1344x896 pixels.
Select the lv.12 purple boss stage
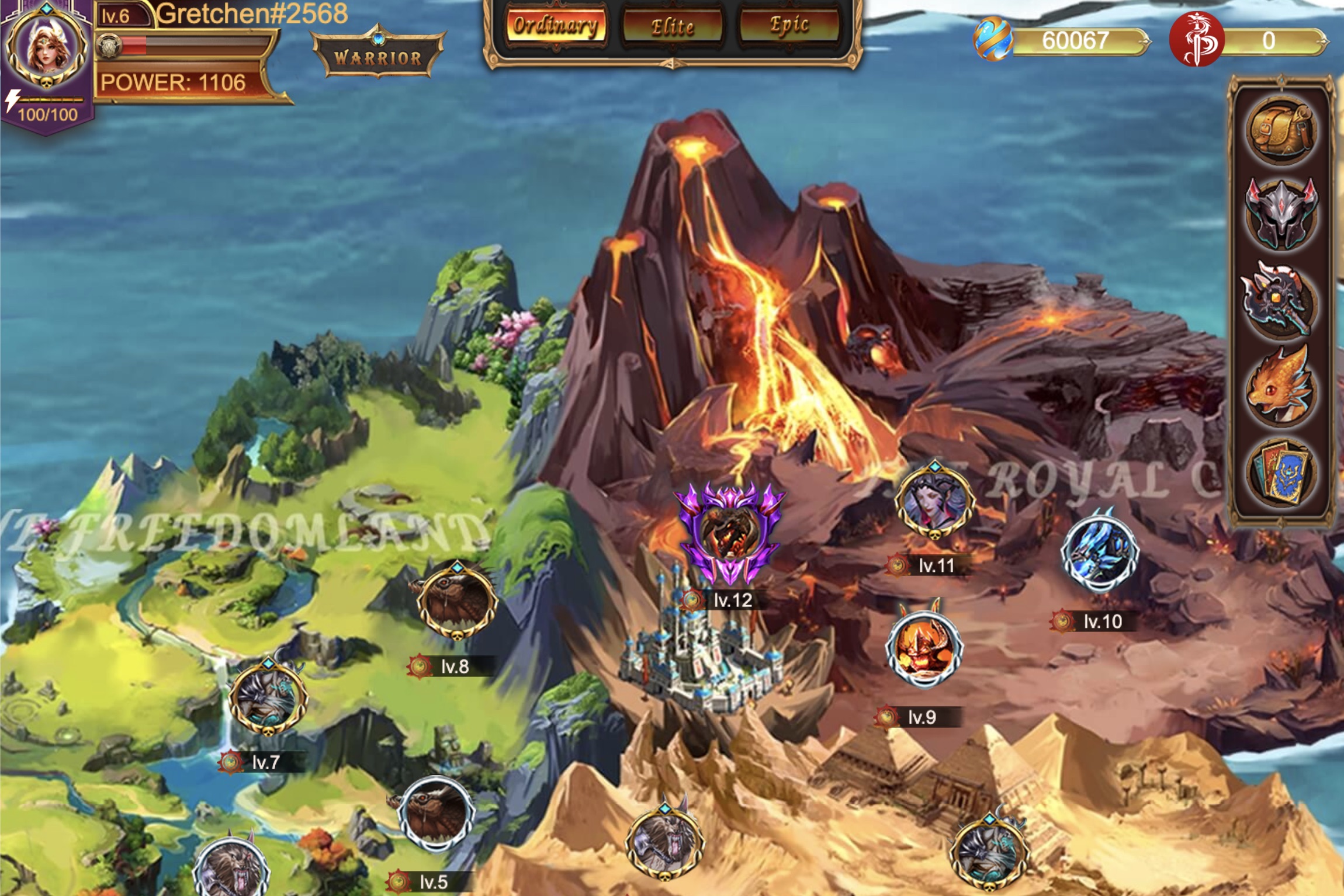(730, 530)
